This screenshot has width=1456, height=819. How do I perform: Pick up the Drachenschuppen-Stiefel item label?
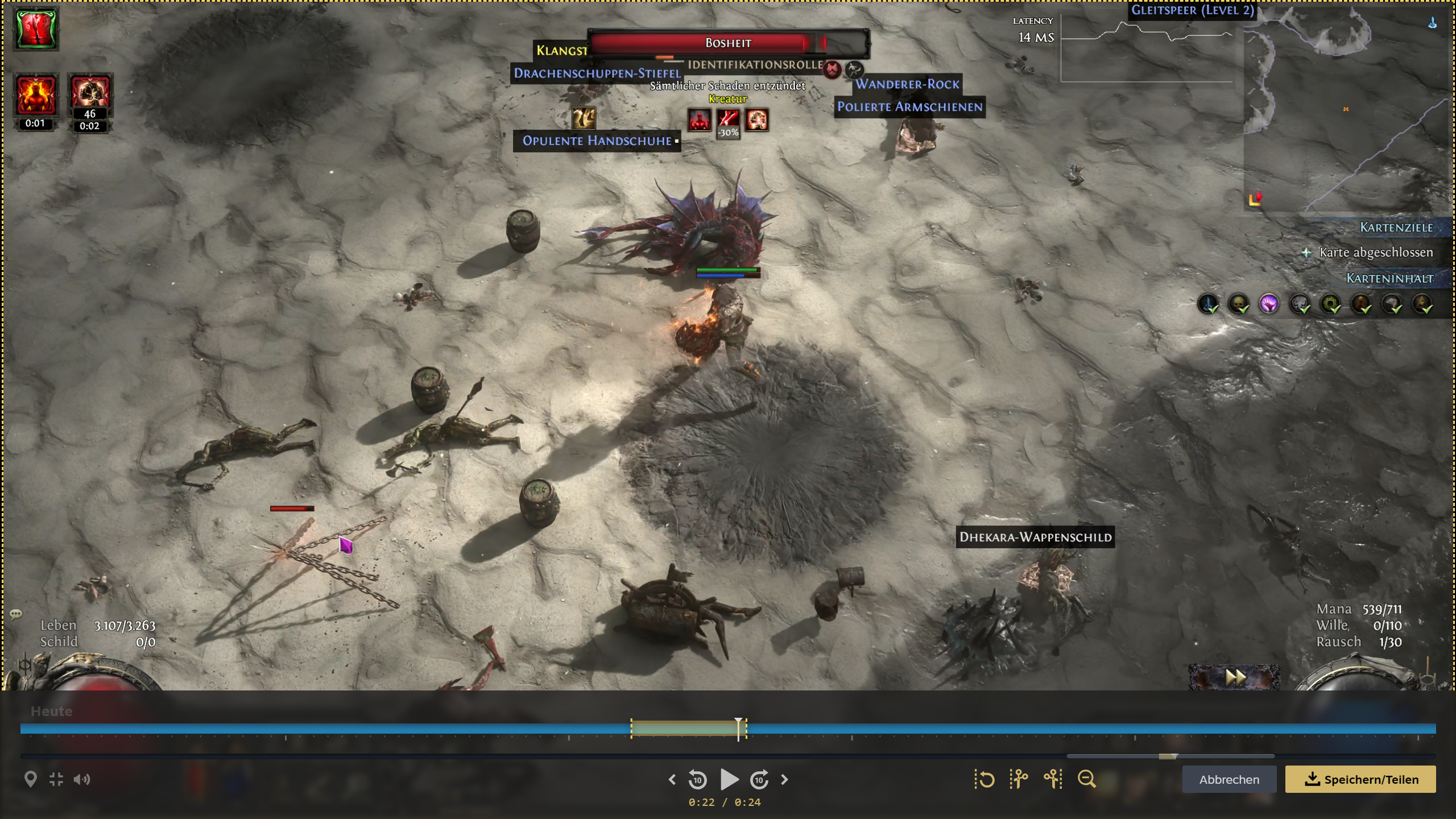coord(597,73)
